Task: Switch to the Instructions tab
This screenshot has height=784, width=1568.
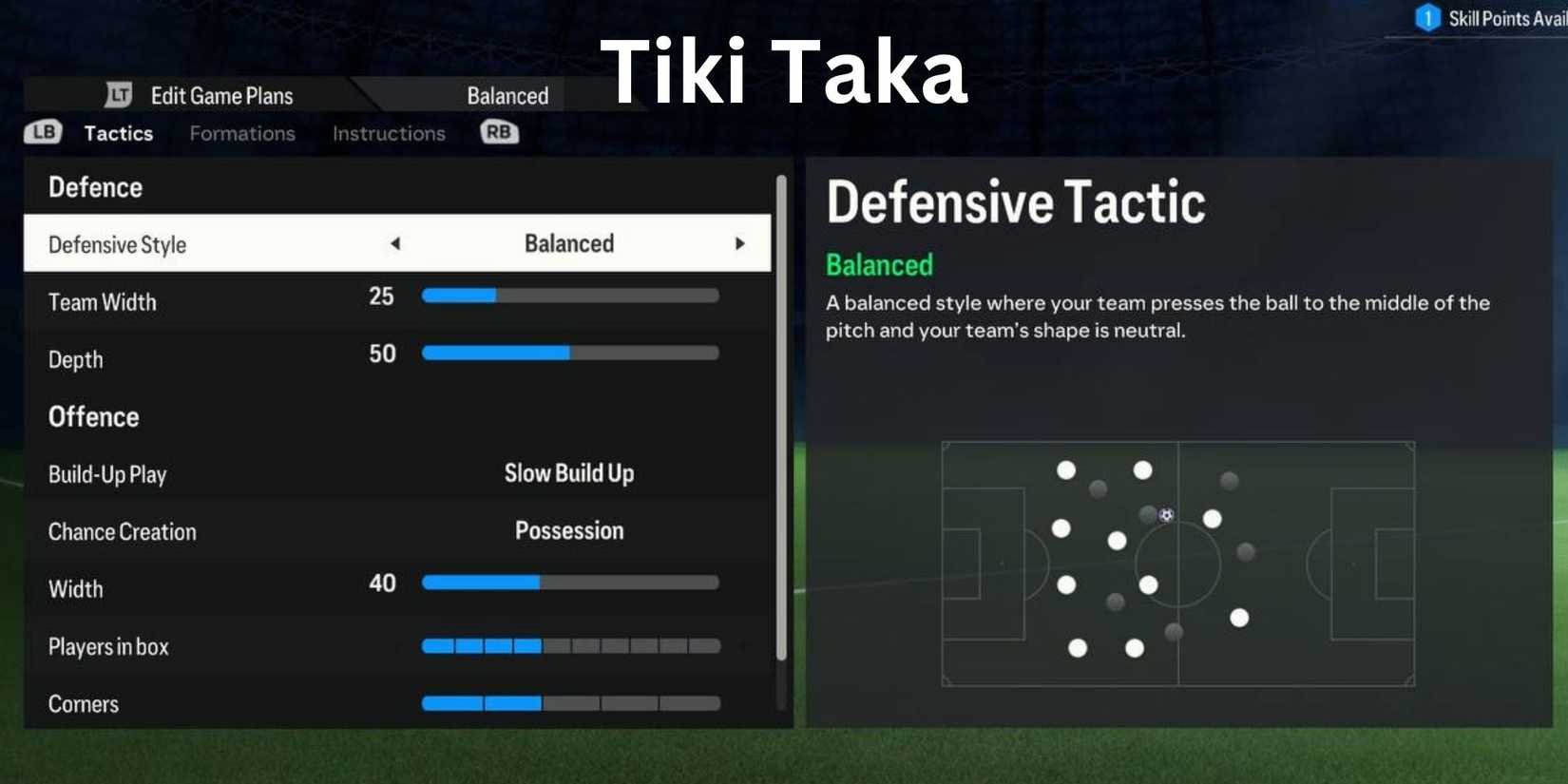Action: [x=388, y=133]
